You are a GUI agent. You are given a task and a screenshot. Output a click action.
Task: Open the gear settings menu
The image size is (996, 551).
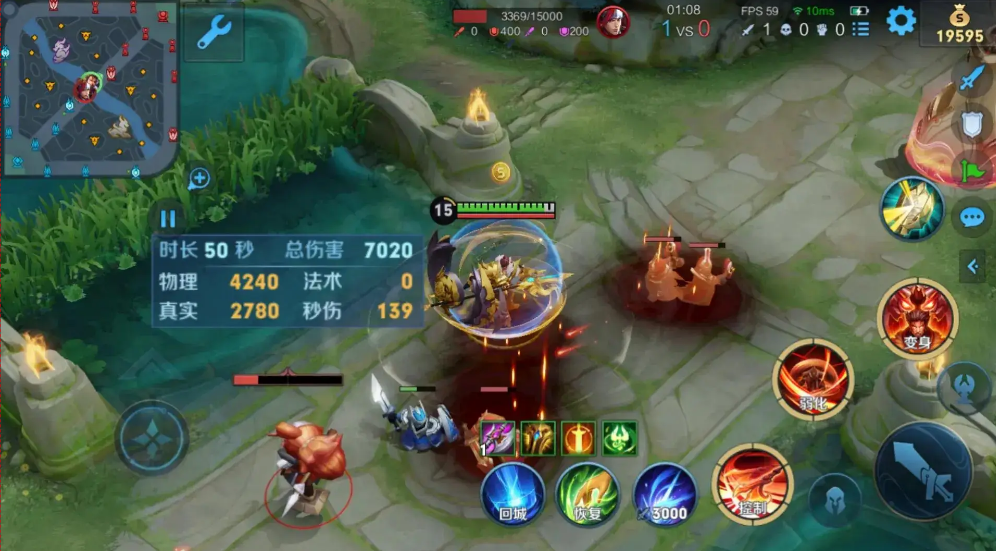pos(901,20)
